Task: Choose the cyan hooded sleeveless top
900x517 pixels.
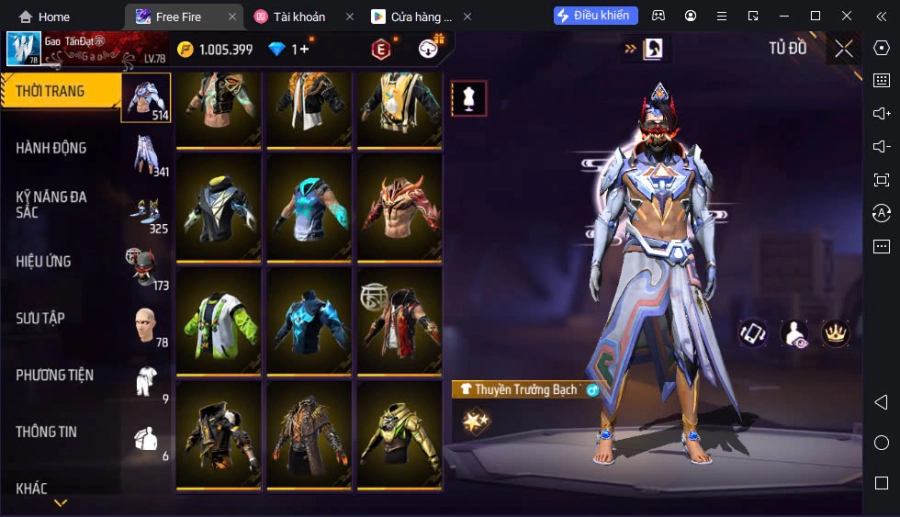Action: [310, 207]
